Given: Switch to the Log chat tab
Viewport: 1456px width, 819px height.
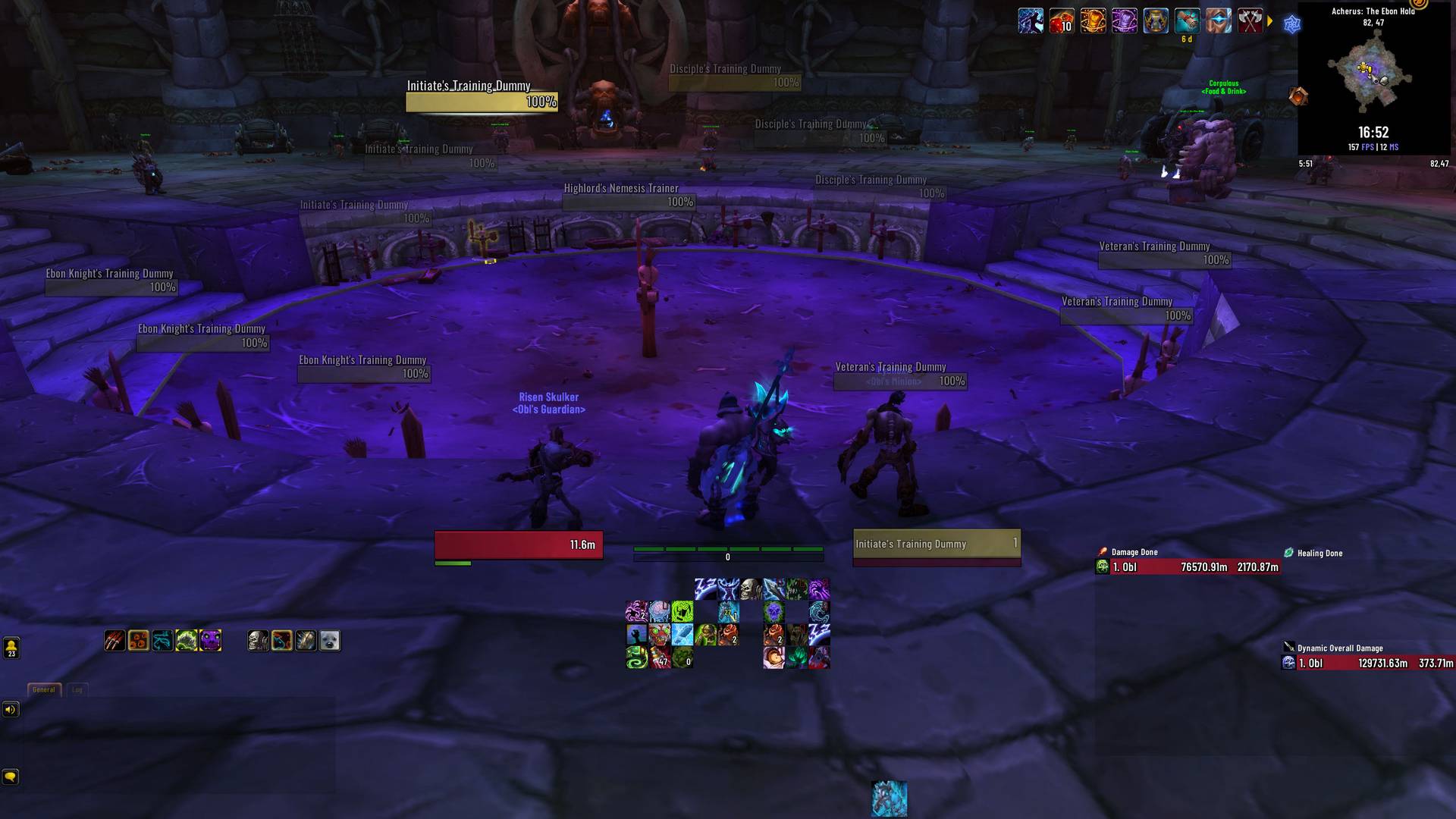Looking at the screenshot, I should 76,689.
